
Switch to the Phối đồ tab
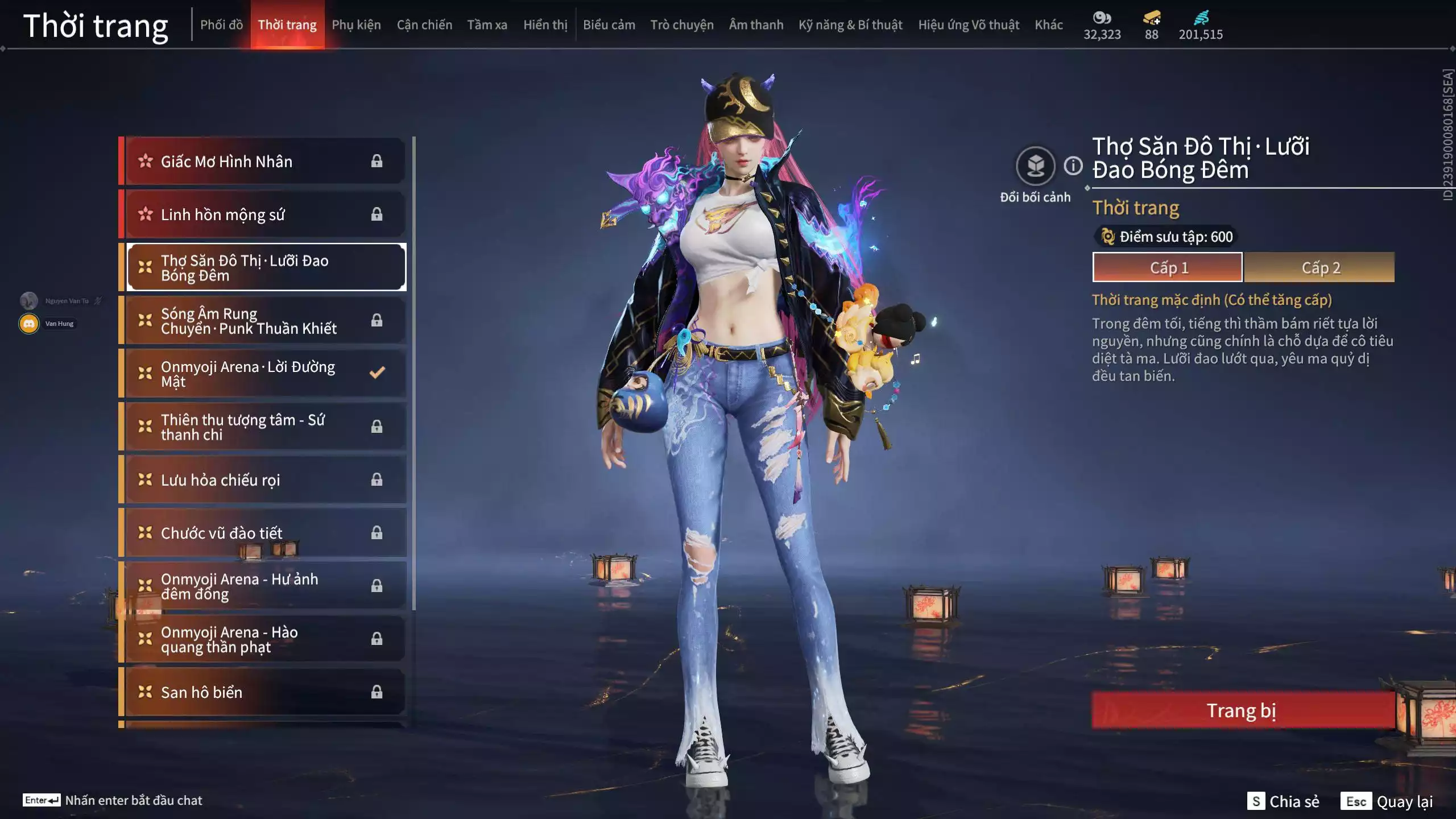tap(222, 25)
